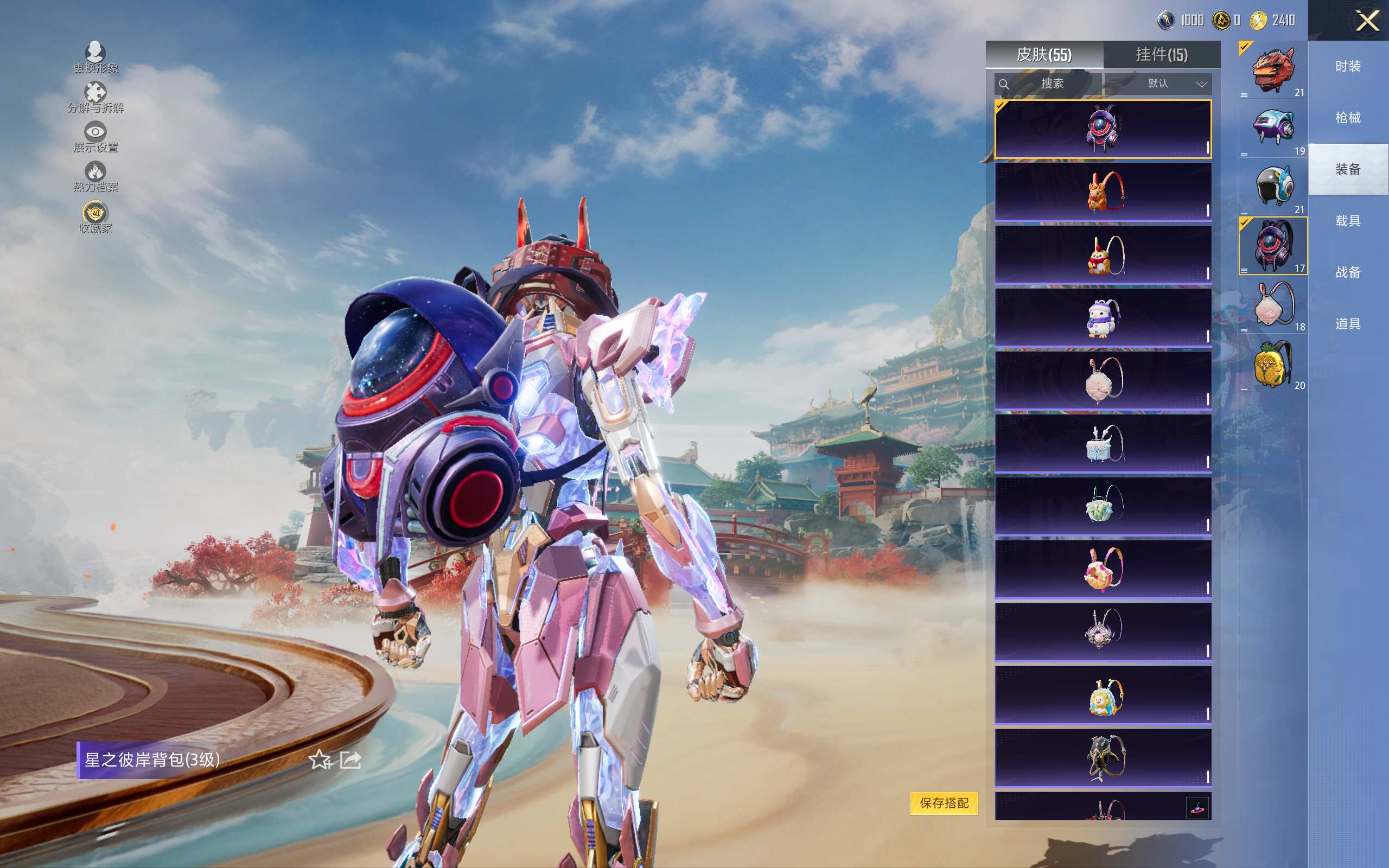
Task: Open the 战备 category
Action: tap(1348, 272)
